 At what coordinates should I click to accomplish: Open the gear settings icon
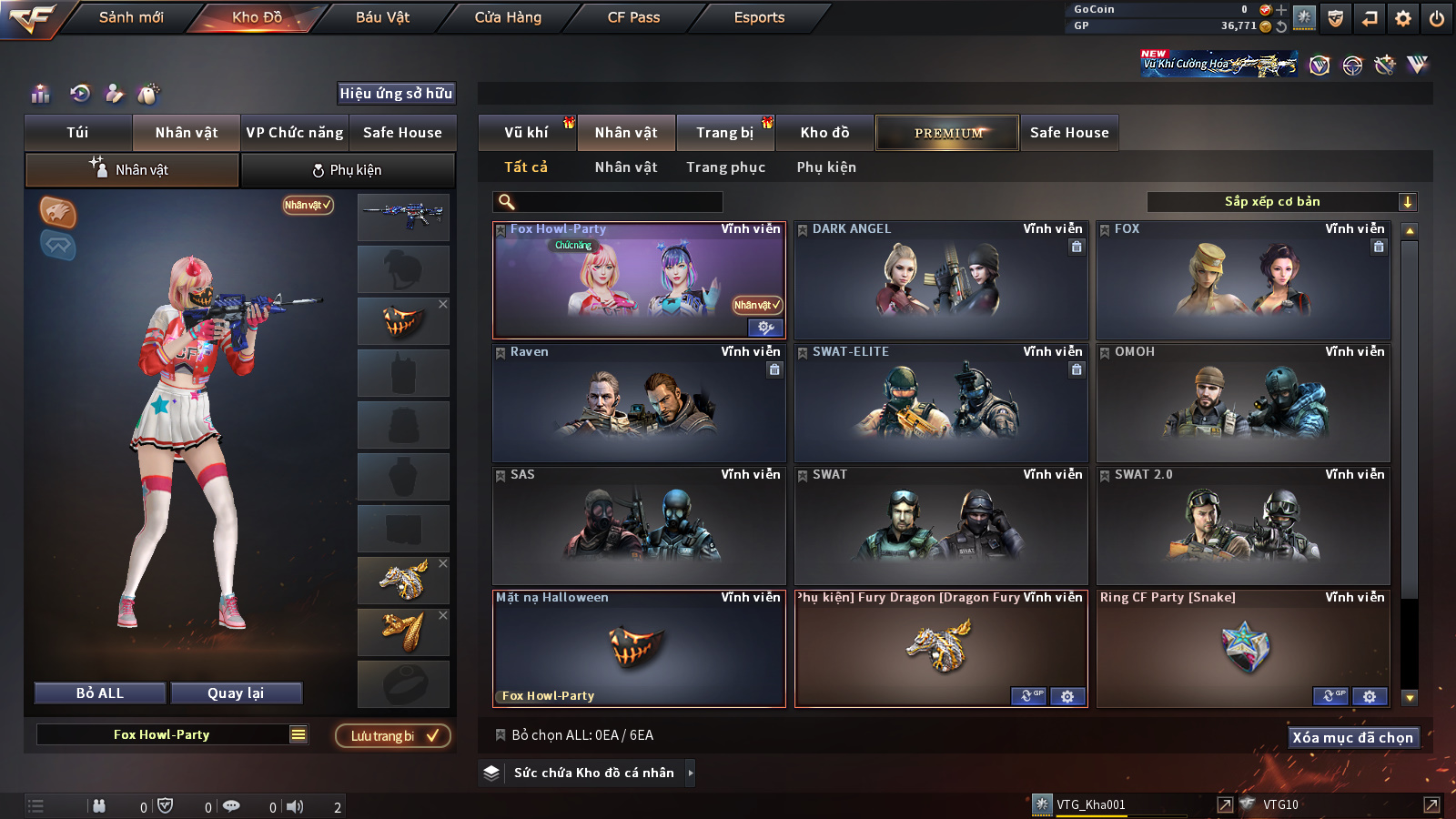[1402, 18]
